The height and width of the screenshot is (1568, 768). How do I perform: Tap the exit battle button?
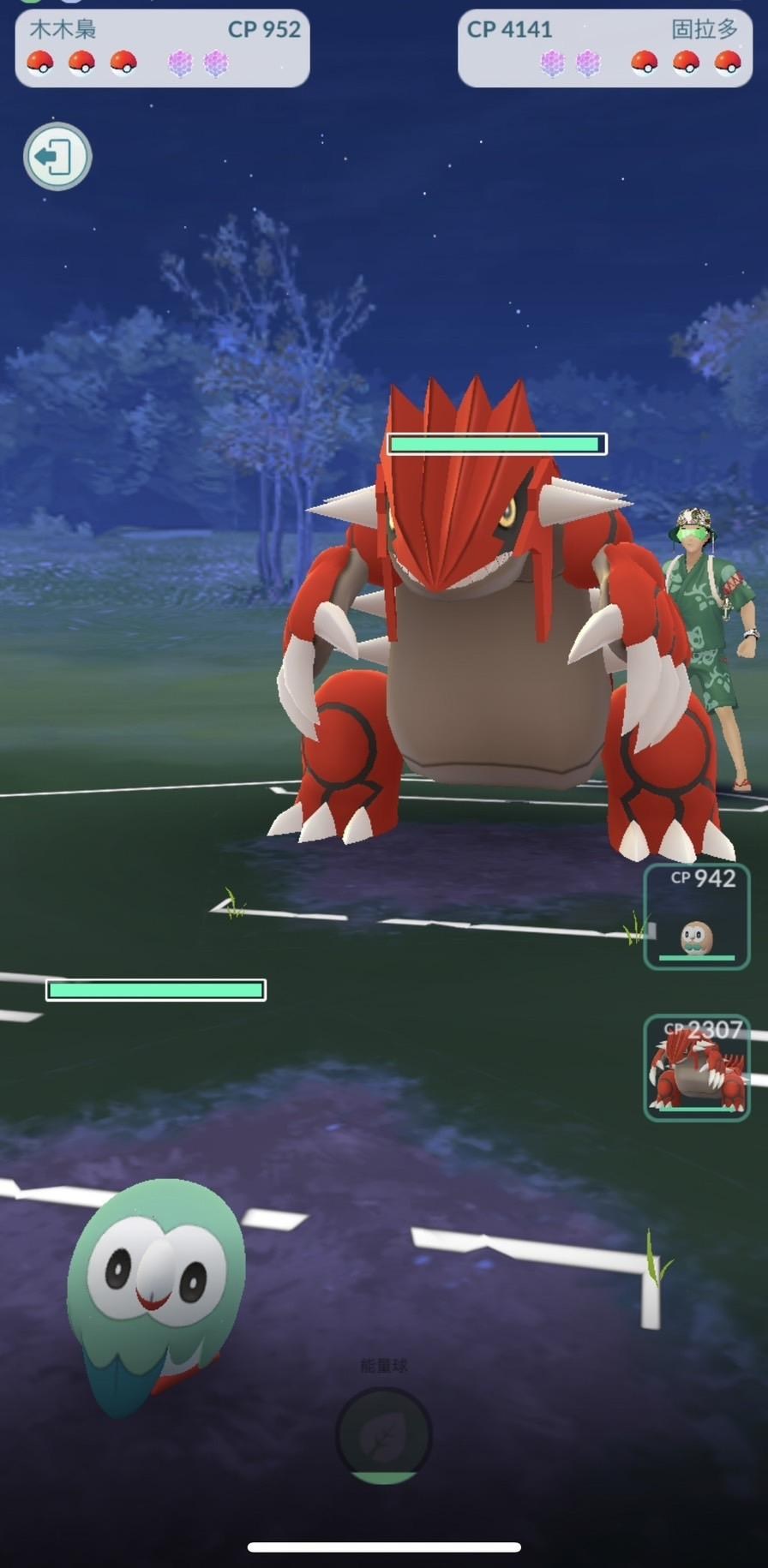(57, 157)
